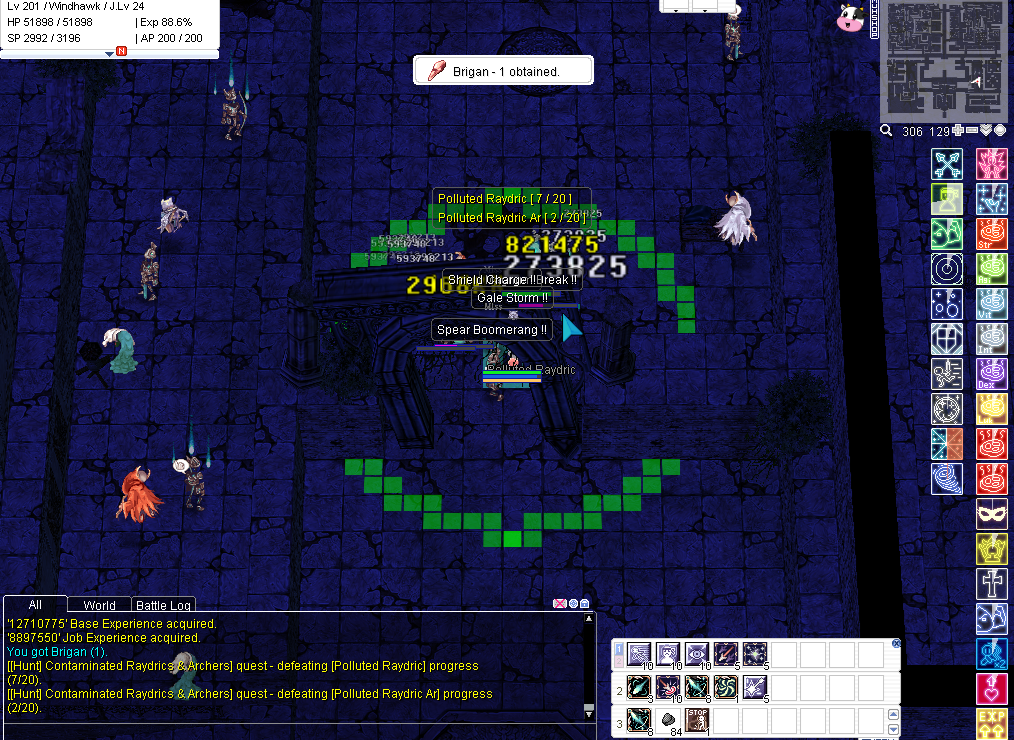Image resolution: width=1014 pixels, height=740 pixels.
Task: Switch to the World chat tab
Action: point(99,605)
